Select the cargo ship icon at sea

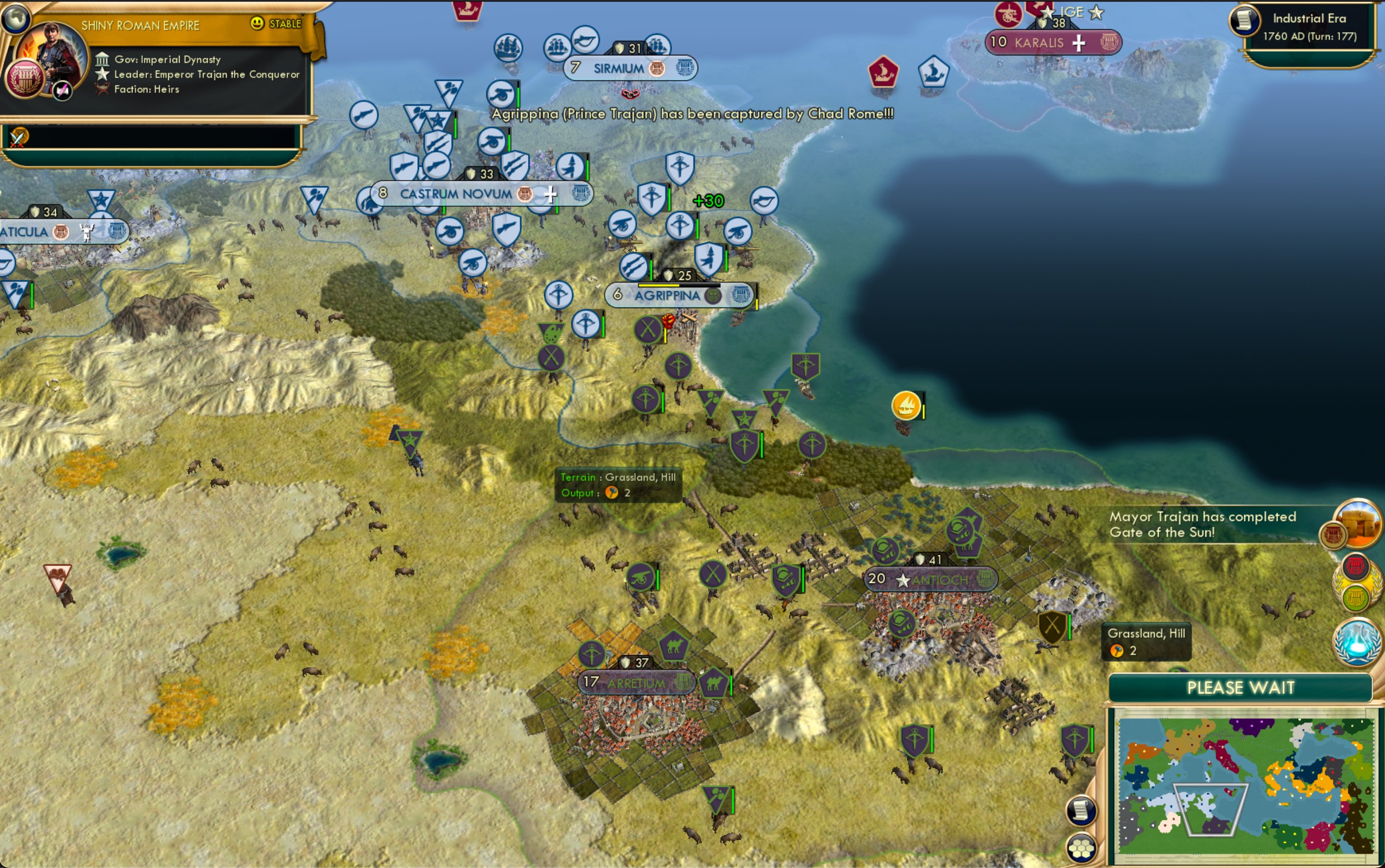906,406
